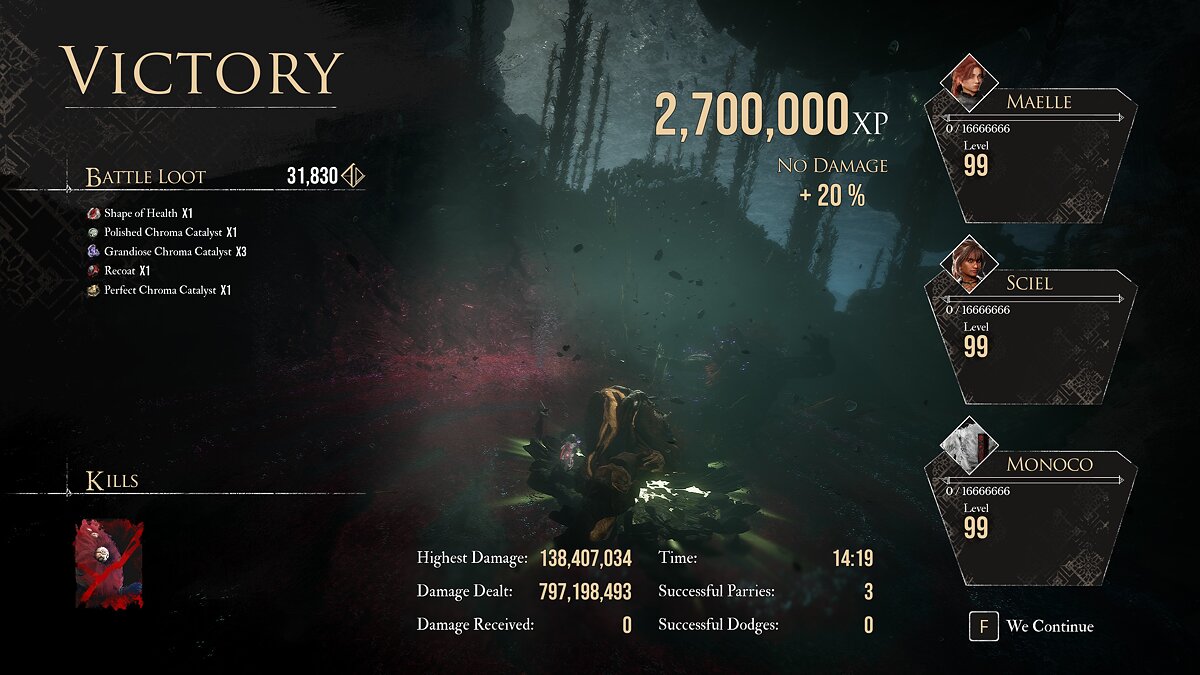Select the Polished Chroma Catalyst loot entry
The image size is (1200, 675).
click(164, 232)
